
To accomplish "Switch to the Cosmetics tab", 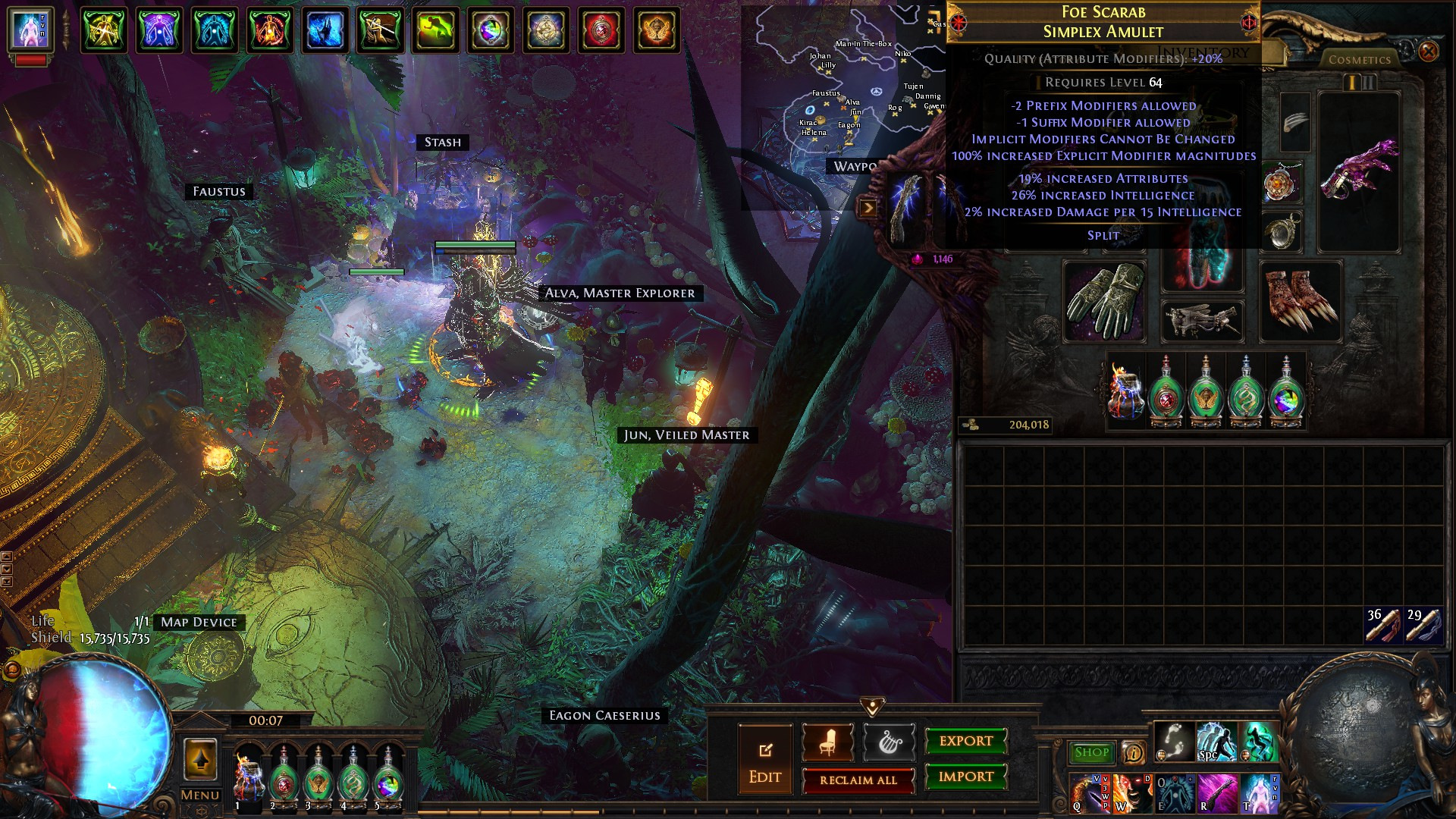I will [1359, 59].
